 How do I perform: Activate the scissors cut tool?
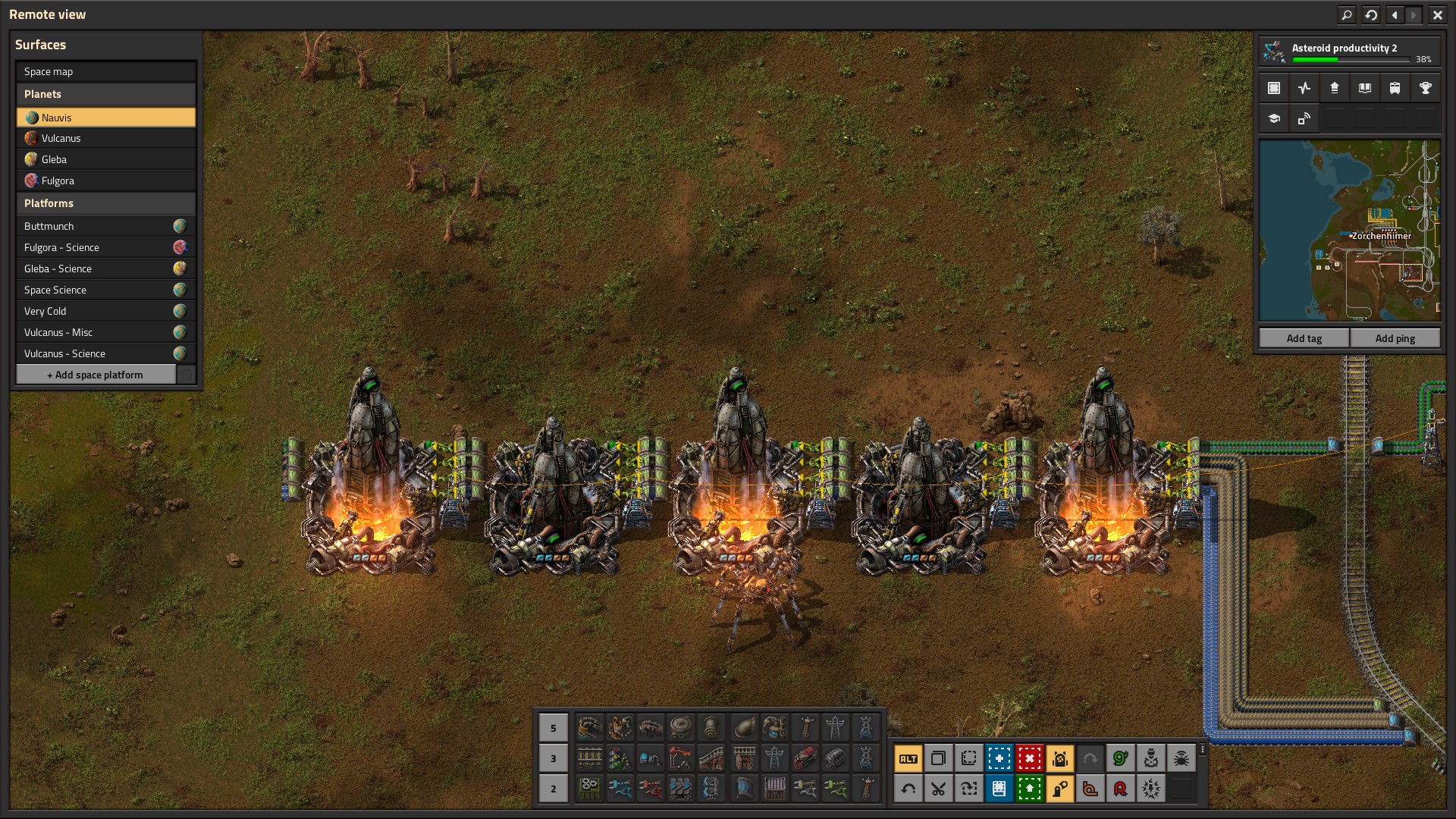pos(938,789)
